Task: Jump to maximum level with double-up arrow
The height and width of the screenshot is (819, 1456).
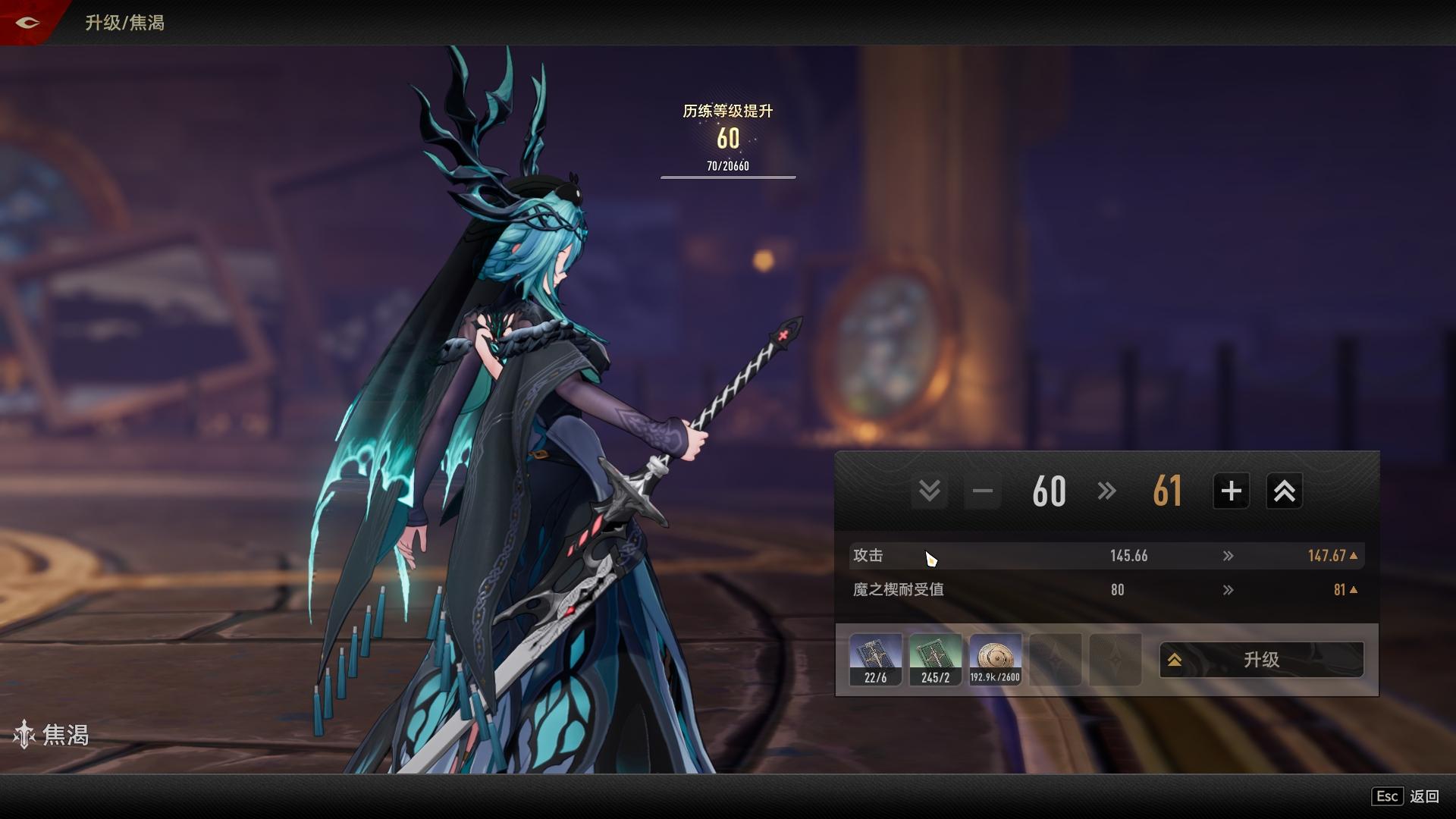Action: tap(1284, 491)
